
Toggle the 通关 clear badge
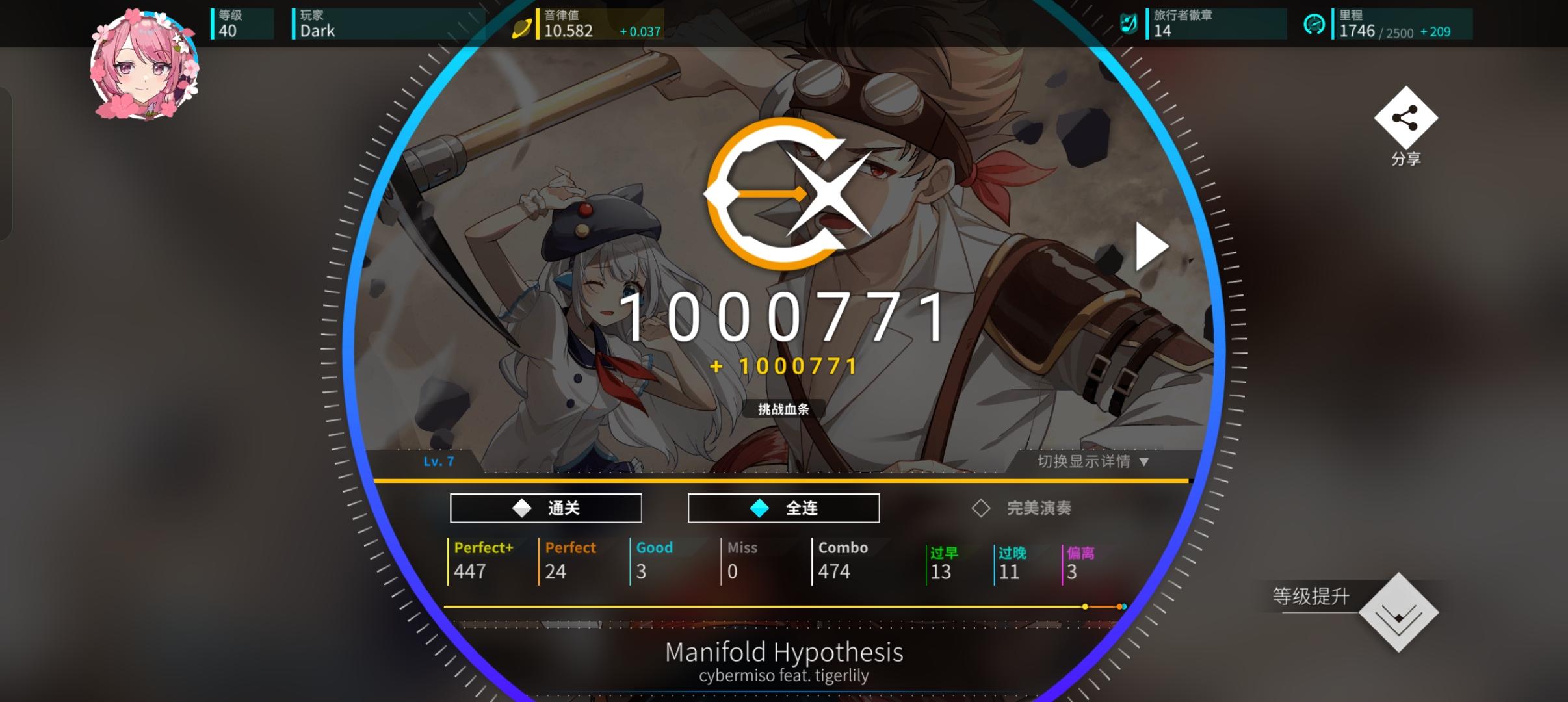coord(545,508)
